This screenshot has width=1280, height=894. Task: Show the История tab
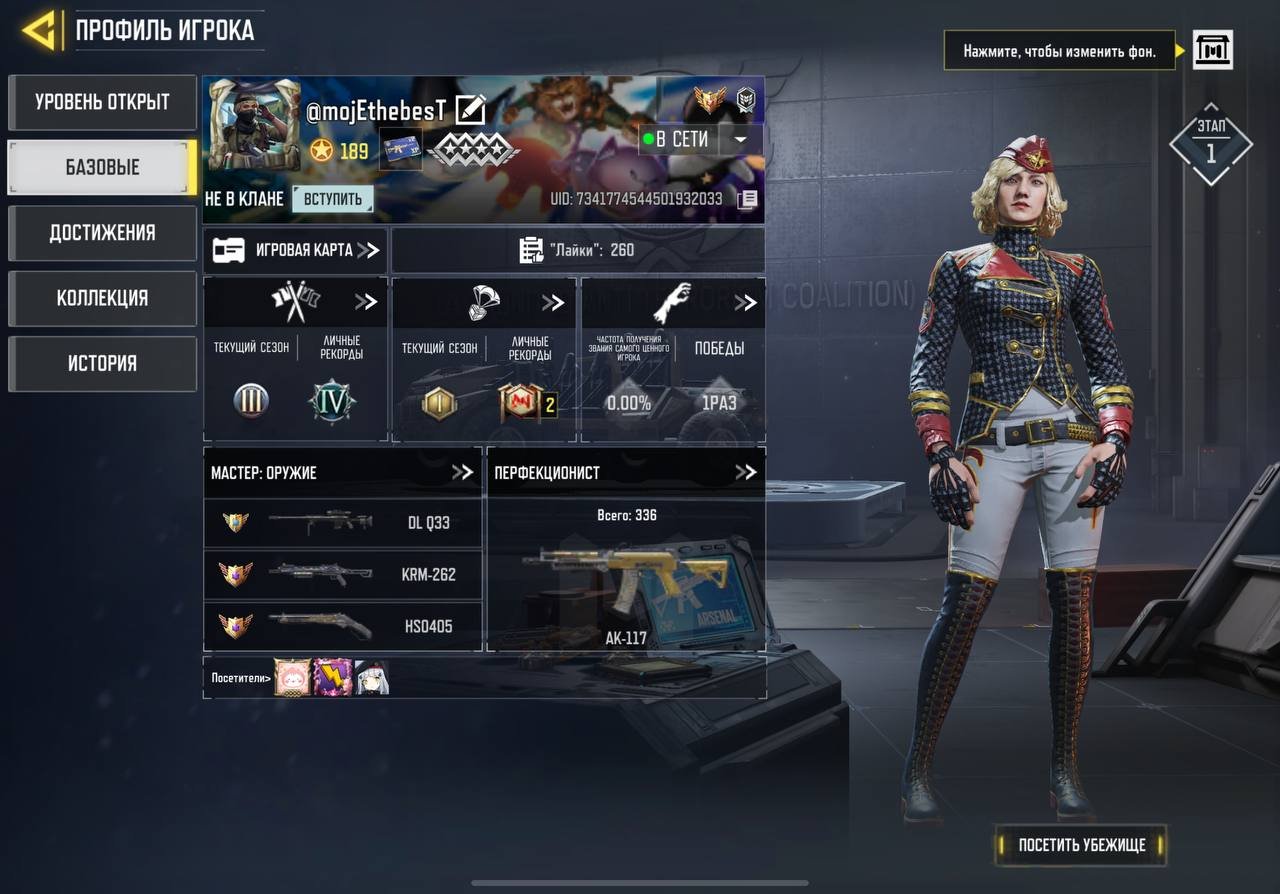click(102, 363)
